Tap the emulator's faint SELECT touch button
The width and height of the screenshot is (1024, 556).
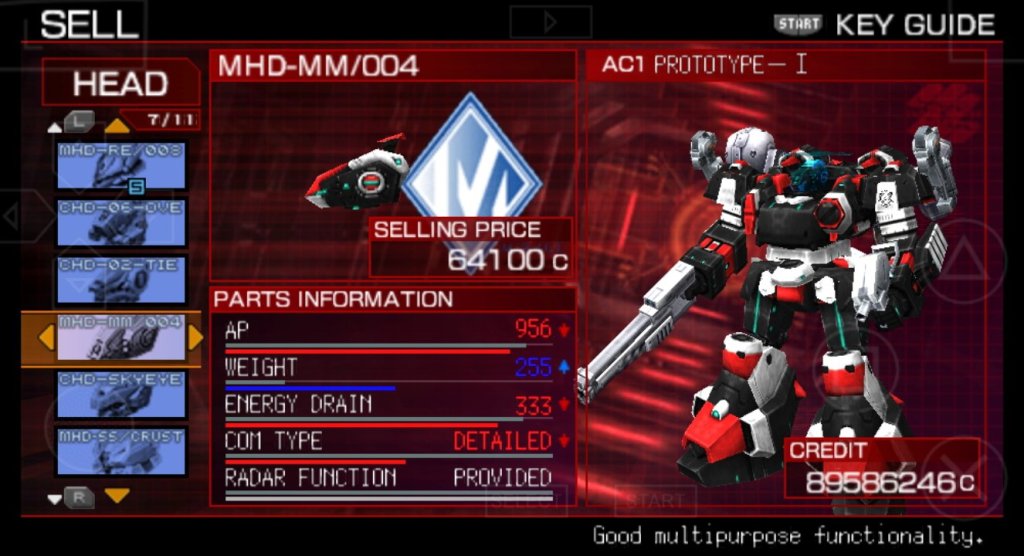click(527, 500)
